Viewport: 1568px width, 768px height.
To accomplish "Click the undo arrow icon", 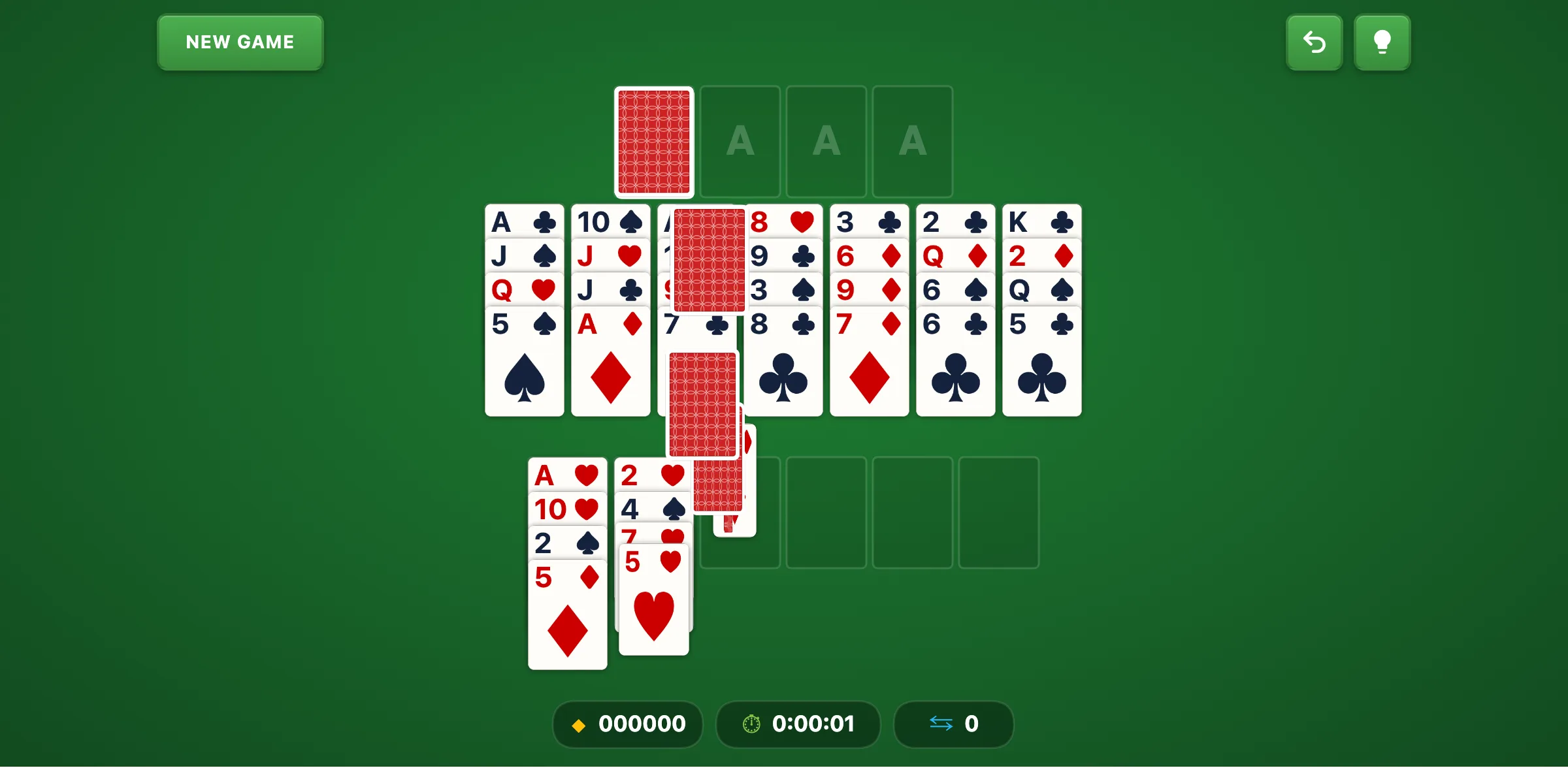I will (x=1315, y=42).
